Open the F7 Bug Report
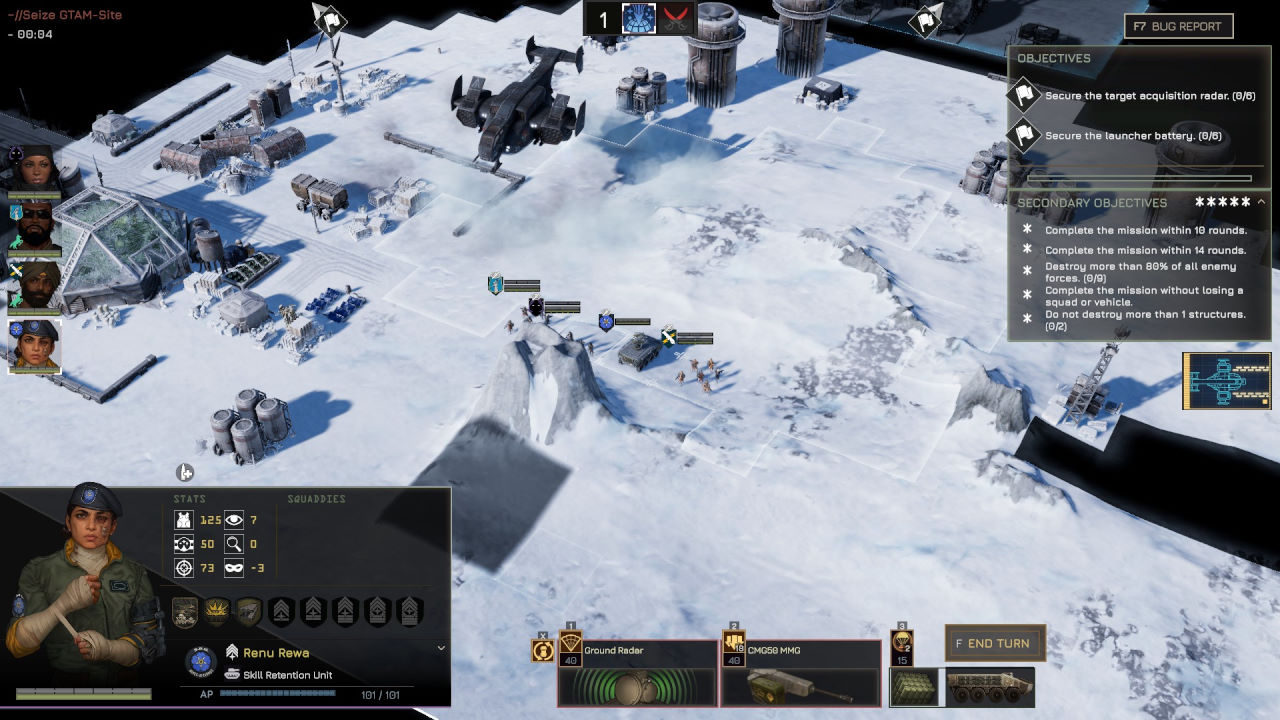Viewport: 1280px width, 720px height. pos(1178,26)
